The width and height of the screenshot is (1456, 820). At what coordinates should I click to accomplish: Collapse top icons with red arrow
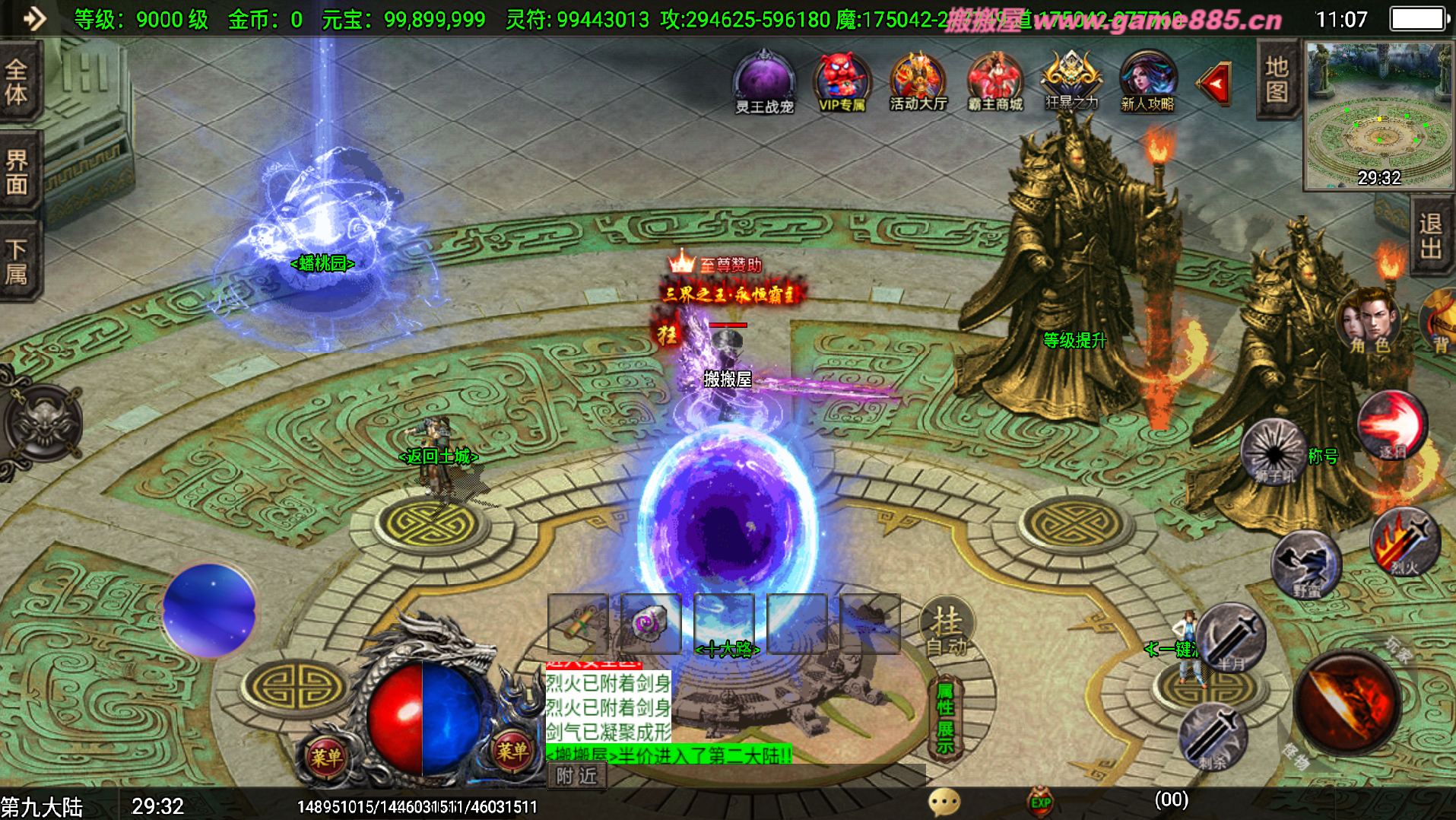(x=1214, y=84)
